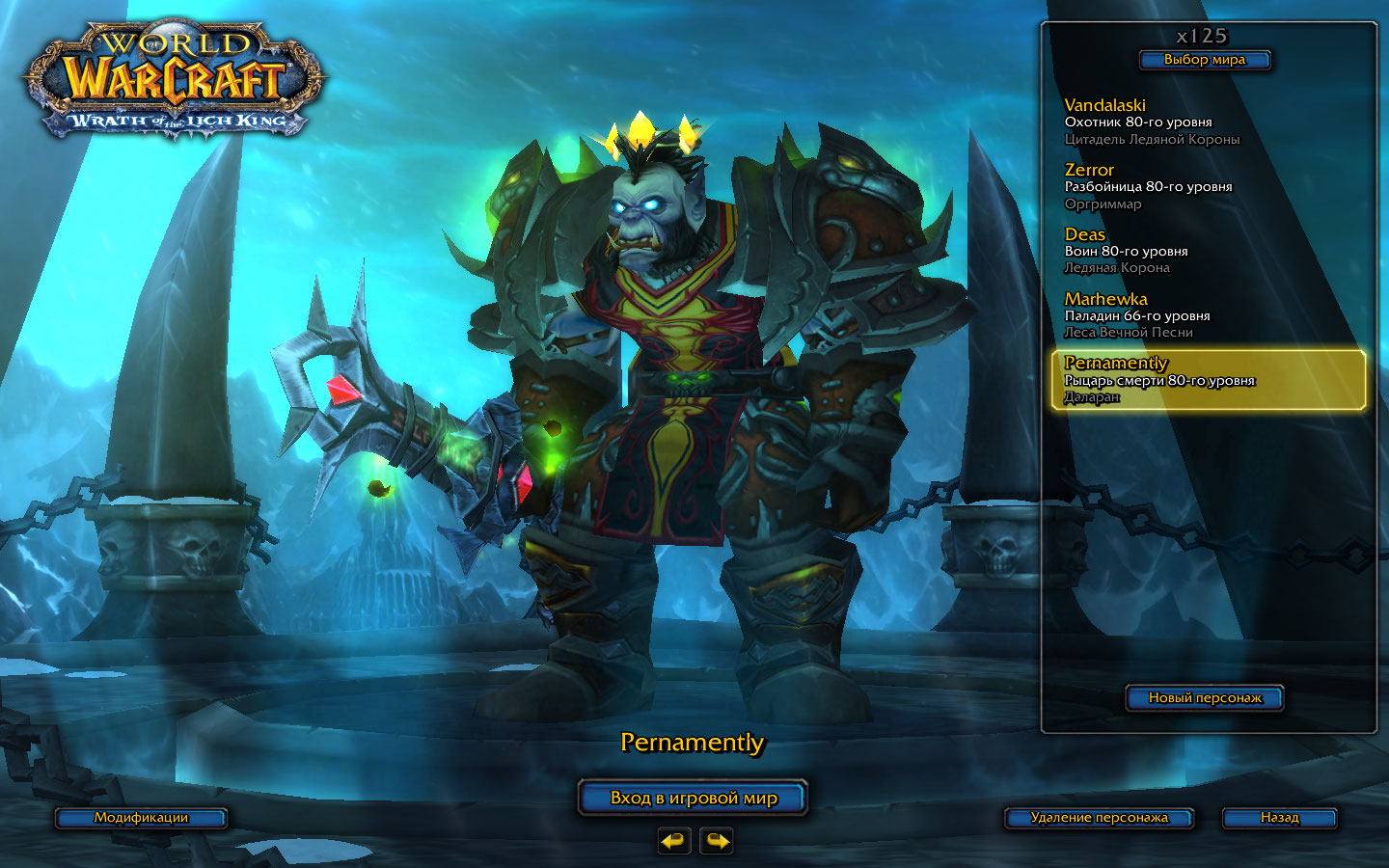The image size is (1389, 868).
Task: Enter the world with Вход в игровой мир
Action: 693,798
